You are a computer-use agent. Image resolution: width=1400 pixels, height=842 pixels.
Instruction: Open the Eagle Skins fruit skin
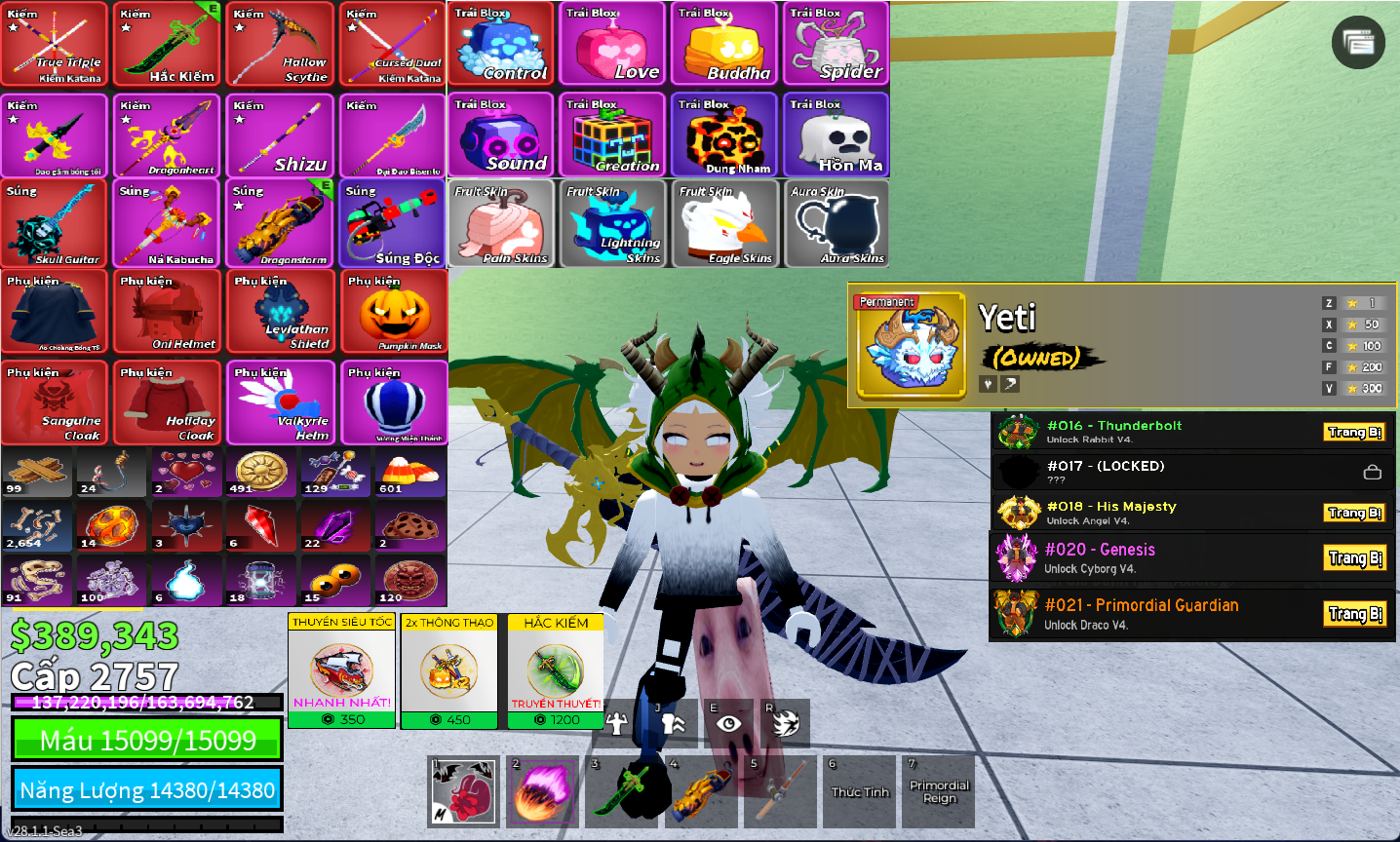[x=724, y=224]
